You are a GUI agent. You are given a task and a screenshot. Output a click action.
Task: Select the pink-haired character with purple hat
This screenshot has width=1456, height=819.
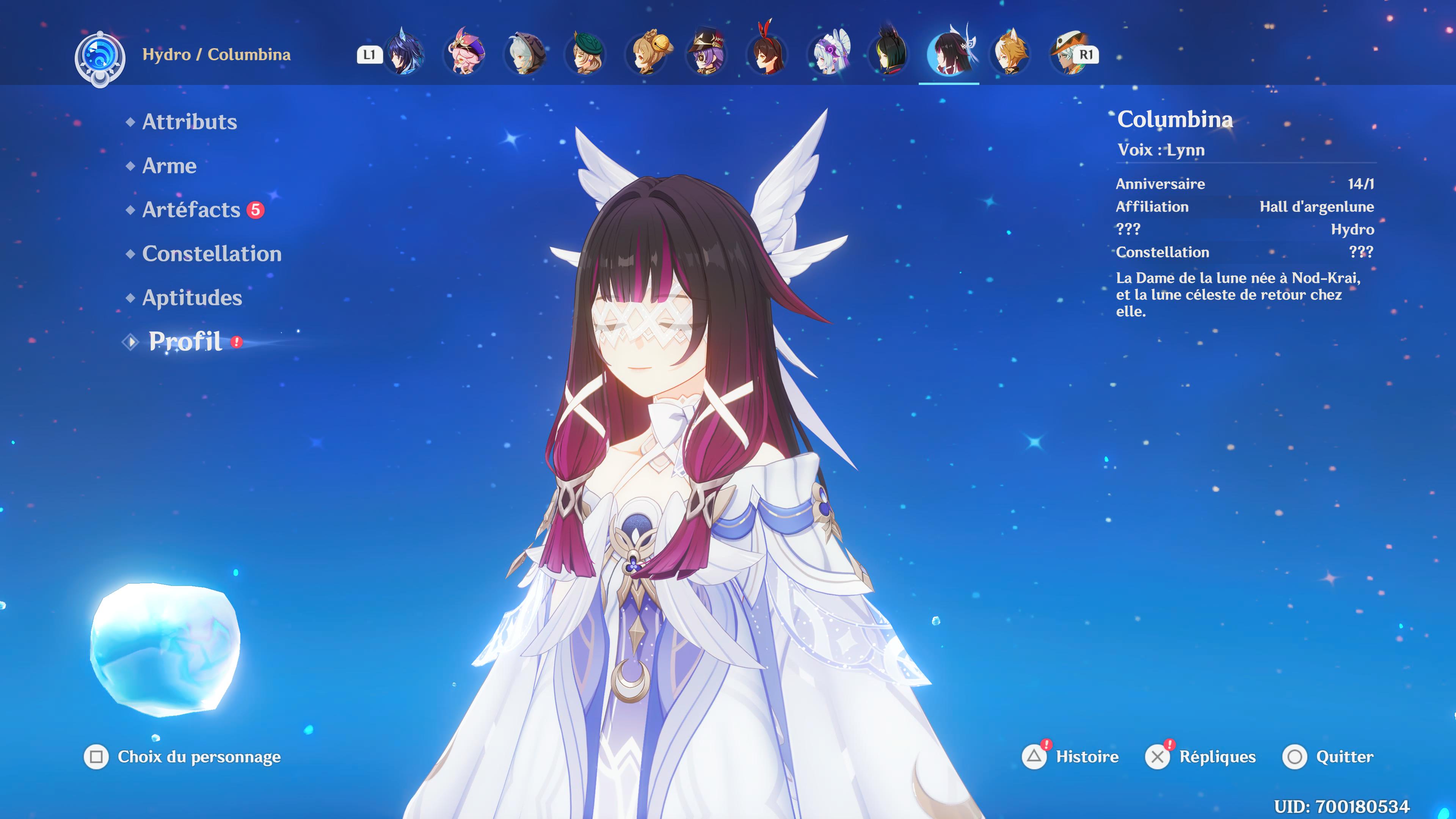click(464, 54)
